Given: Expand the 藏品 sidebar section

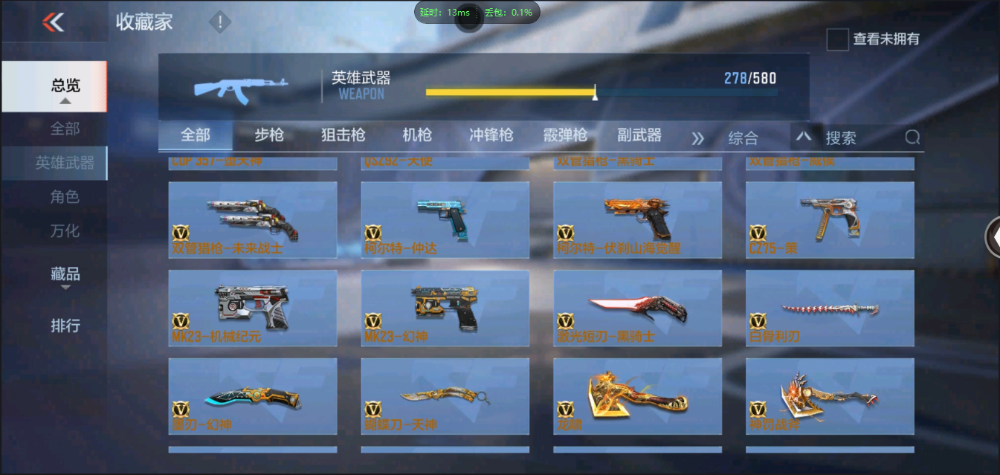Looking at the screenshot, I should (x=65, y=274).
